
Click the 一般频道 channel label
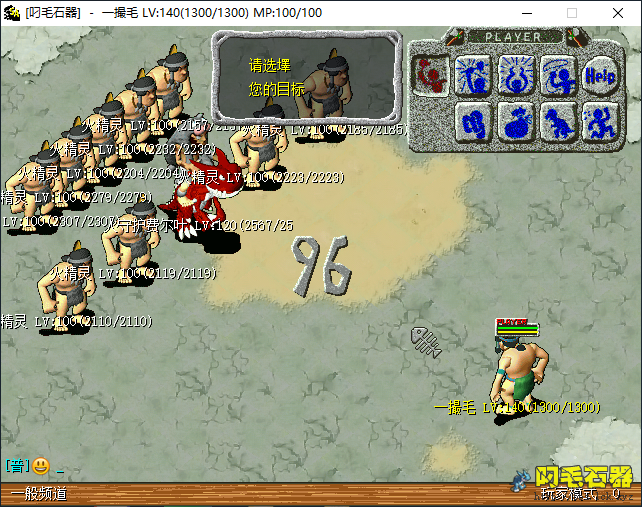[x=38, y=494]
